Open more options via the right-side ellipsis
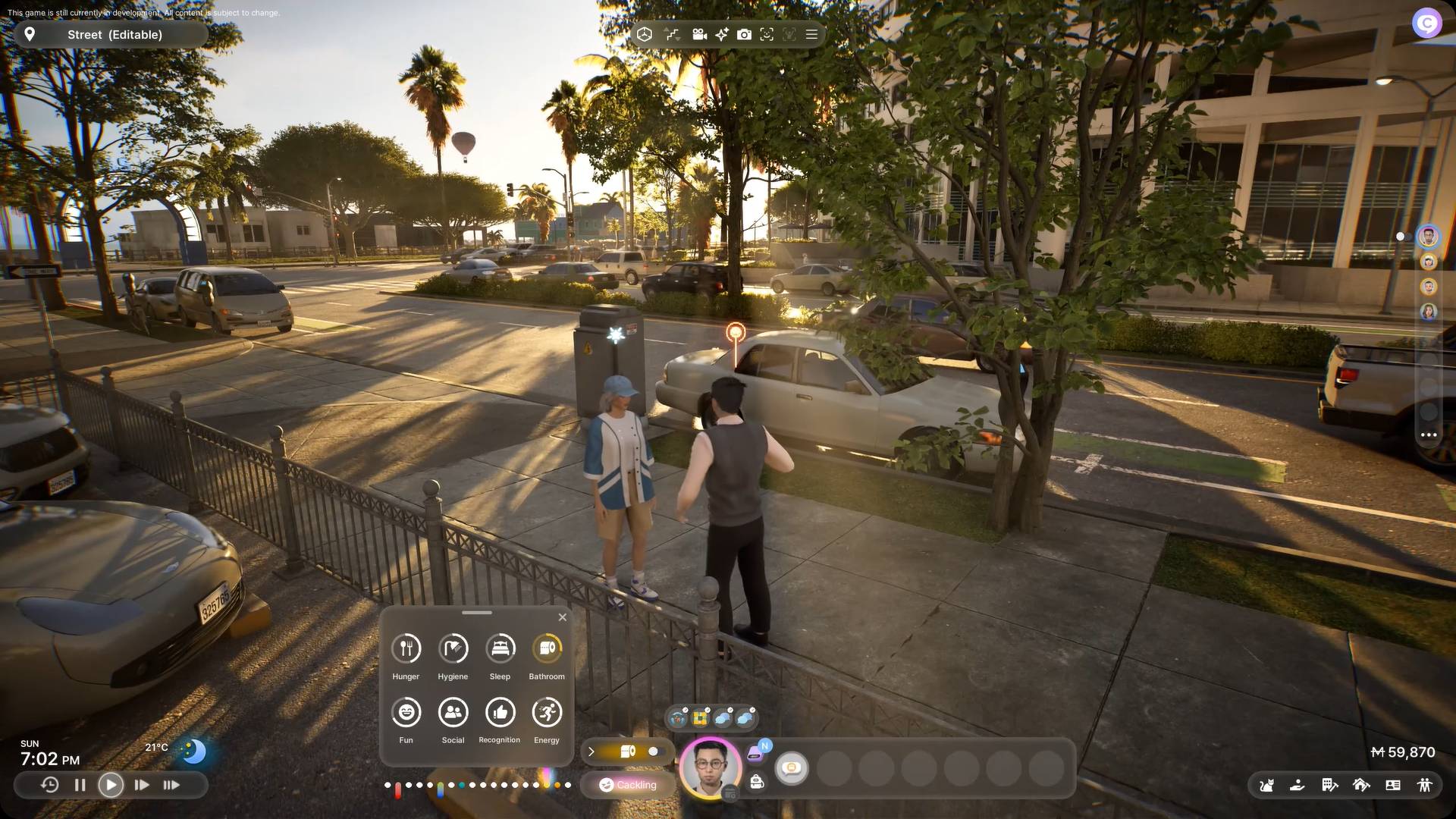Screen dimensions: 1456x819 tap(1428, 435)
